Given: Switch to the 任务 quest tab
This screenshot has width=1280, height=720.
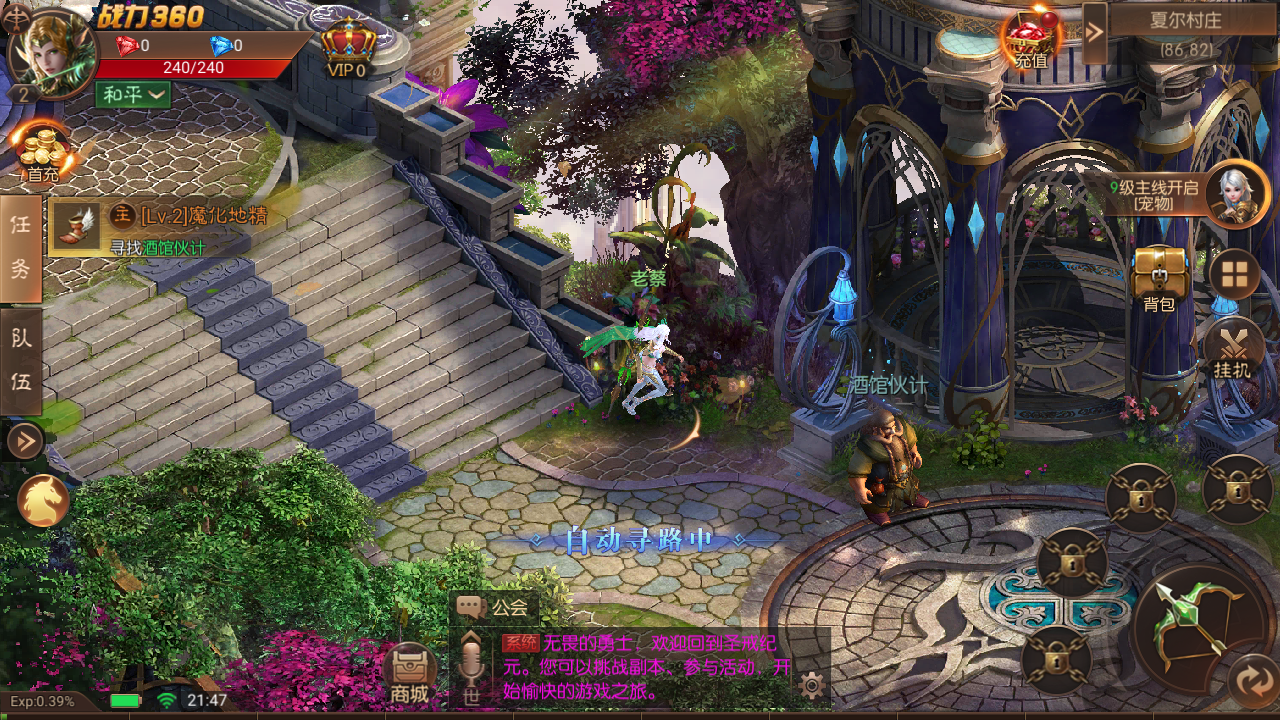Looking at the screenshot, I should click(21, 248).
